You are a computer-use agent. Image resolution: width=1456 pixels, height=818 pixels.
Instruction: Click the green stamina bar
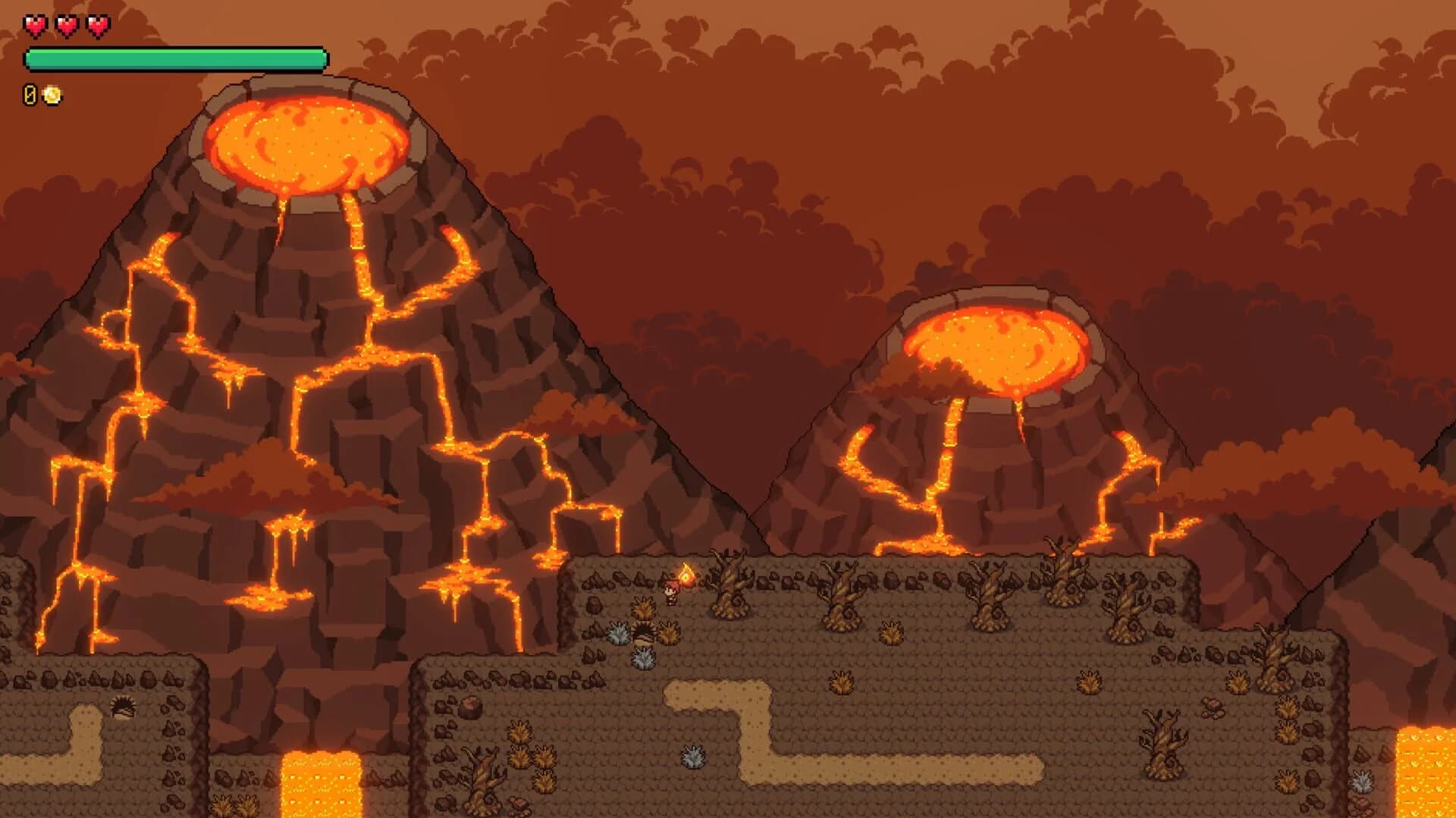point(174,58)
